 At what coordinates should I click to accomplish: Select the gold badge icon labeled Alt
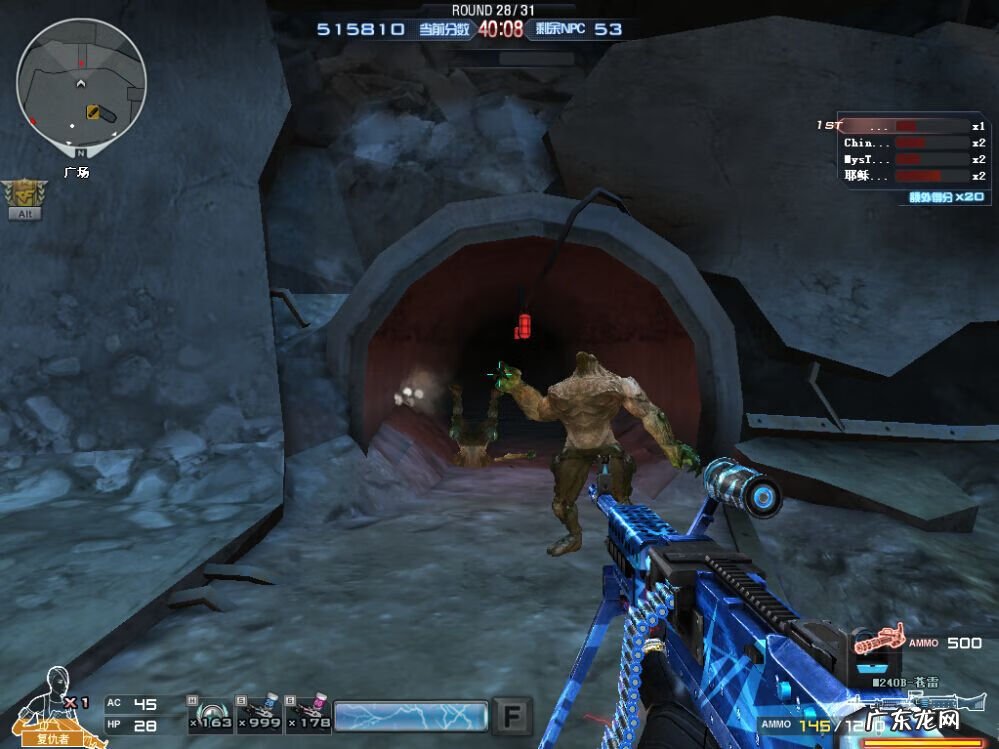21,194
